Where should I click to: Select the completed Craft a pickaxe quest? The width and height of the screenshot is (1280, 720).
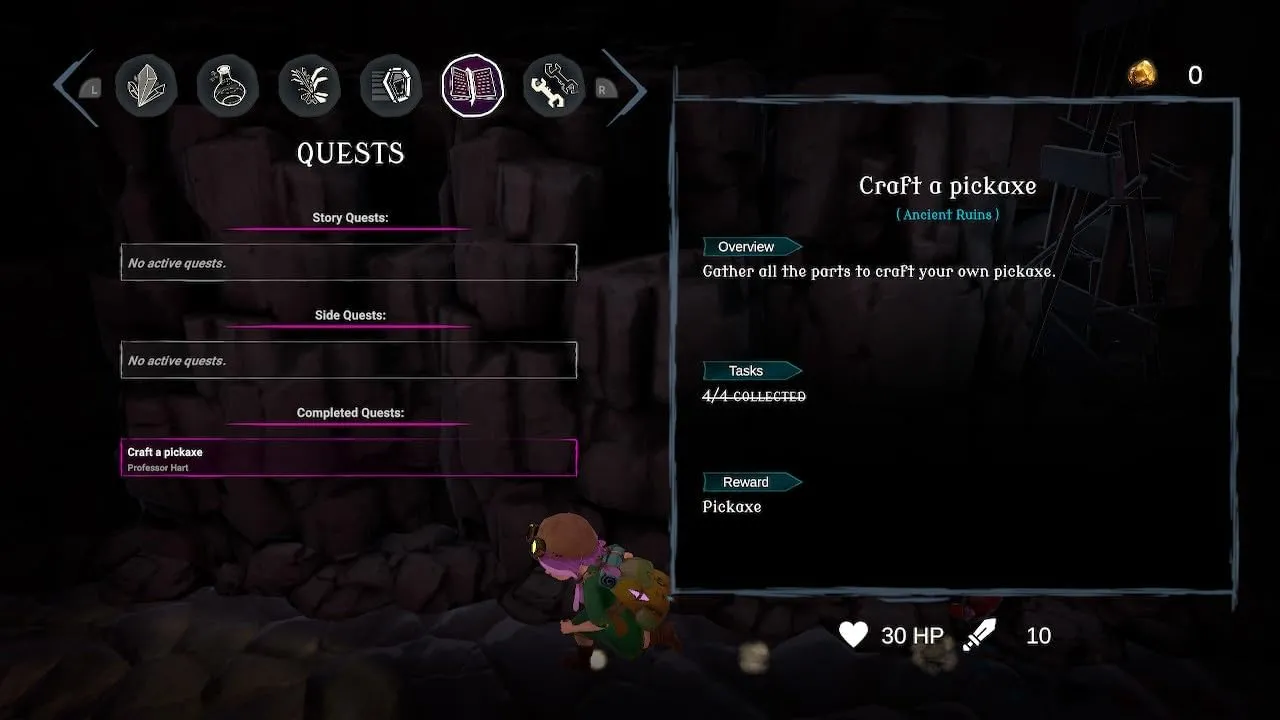click(349, 458)
